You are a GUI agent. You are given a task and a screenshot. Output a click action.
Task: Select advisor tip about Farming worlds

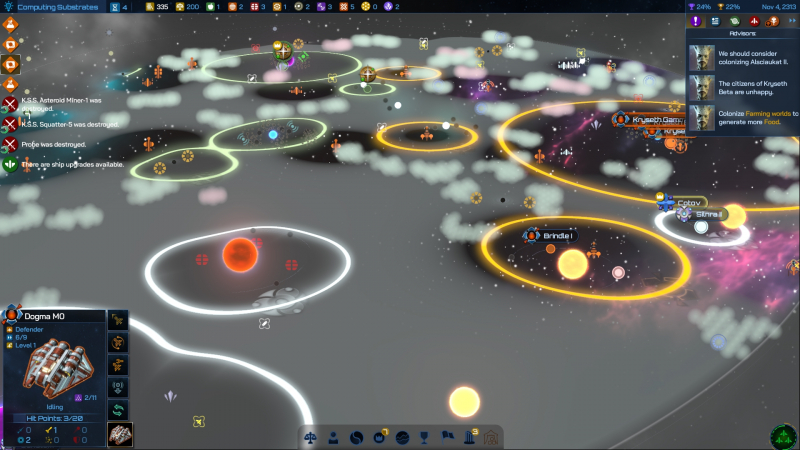tap(743, 116)
